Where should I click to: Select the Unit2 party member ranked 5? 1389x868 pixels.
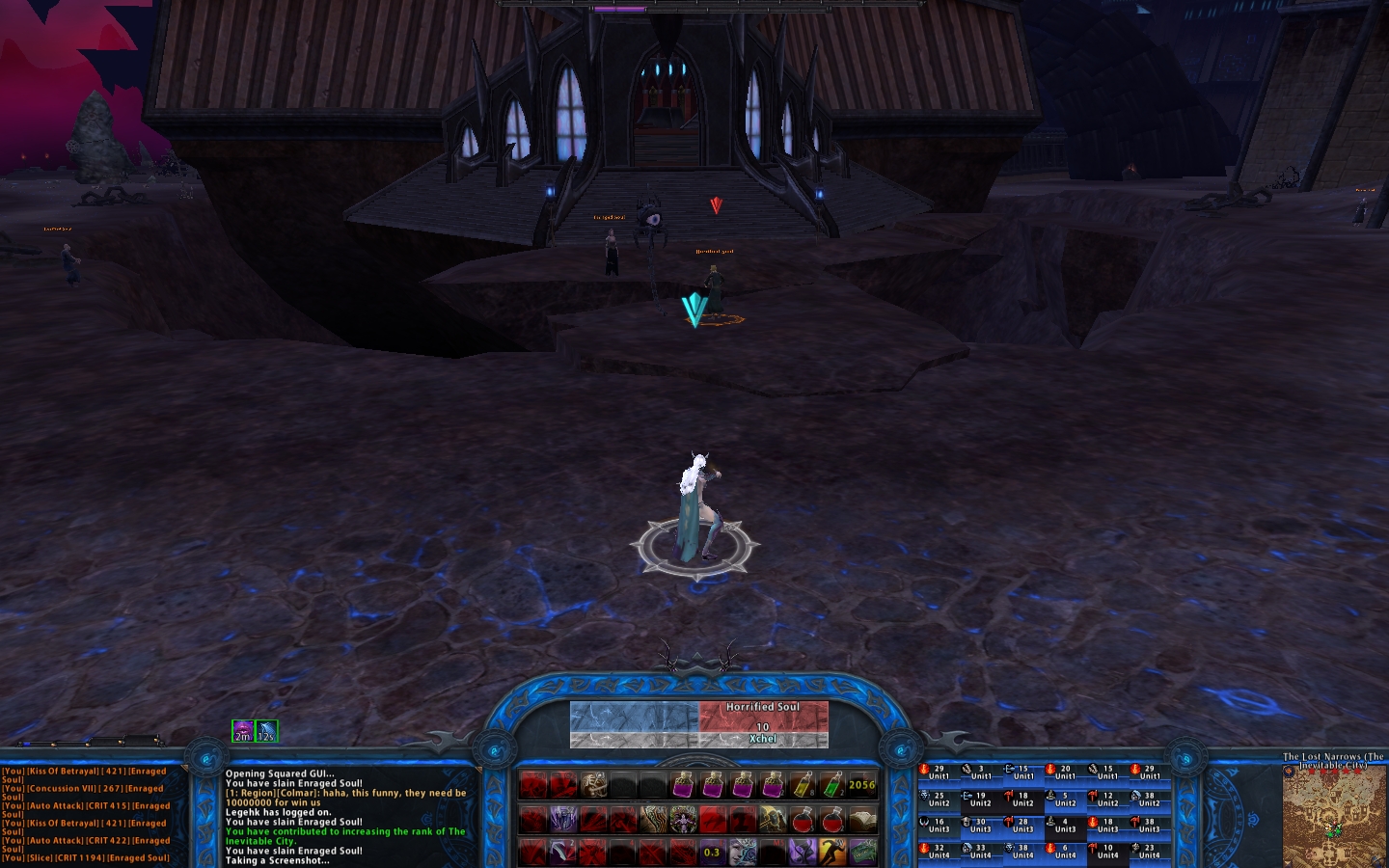coord(1065,800)
